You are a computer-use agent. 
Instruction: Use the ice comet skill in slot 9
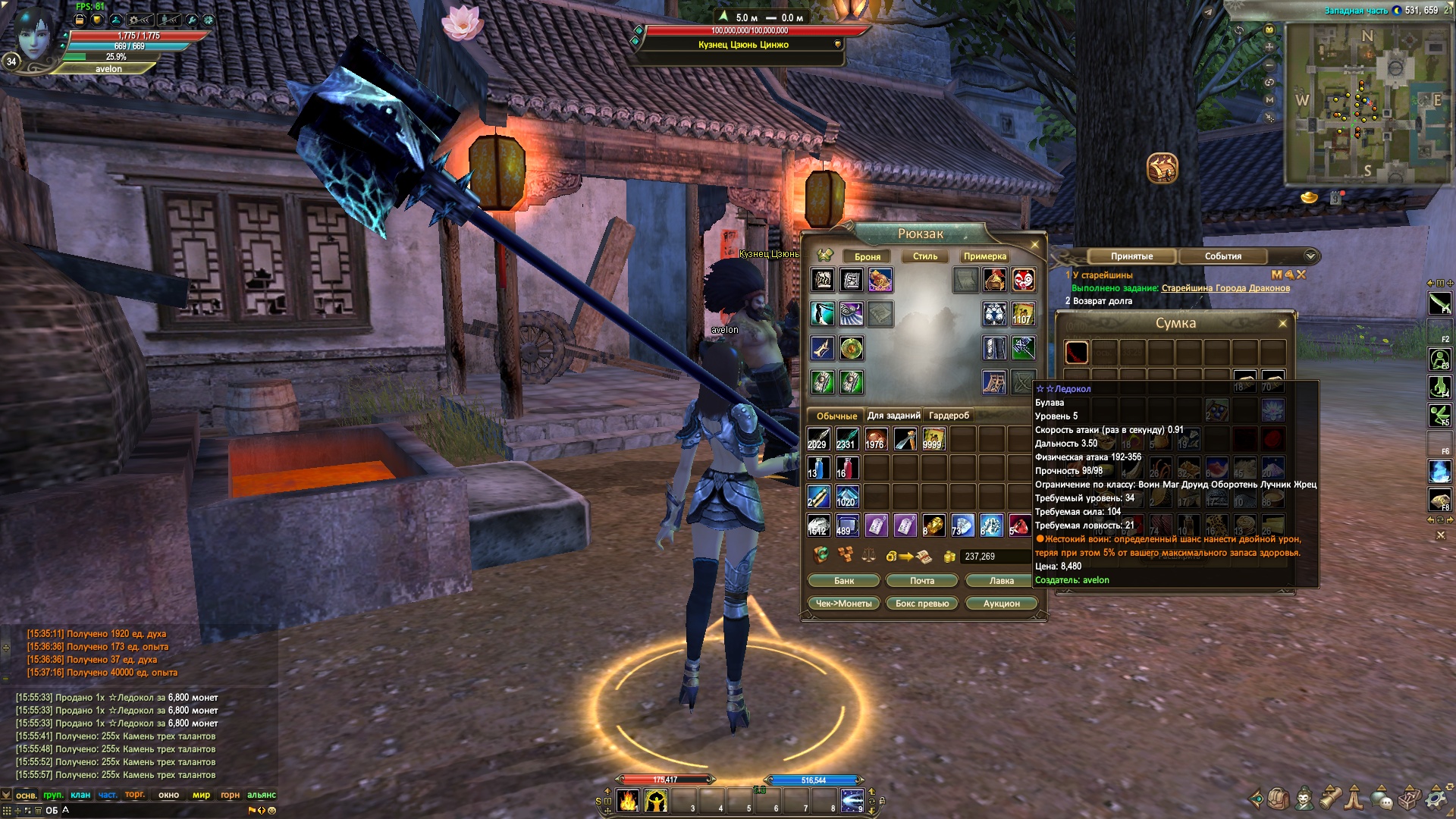click(852, 801)
